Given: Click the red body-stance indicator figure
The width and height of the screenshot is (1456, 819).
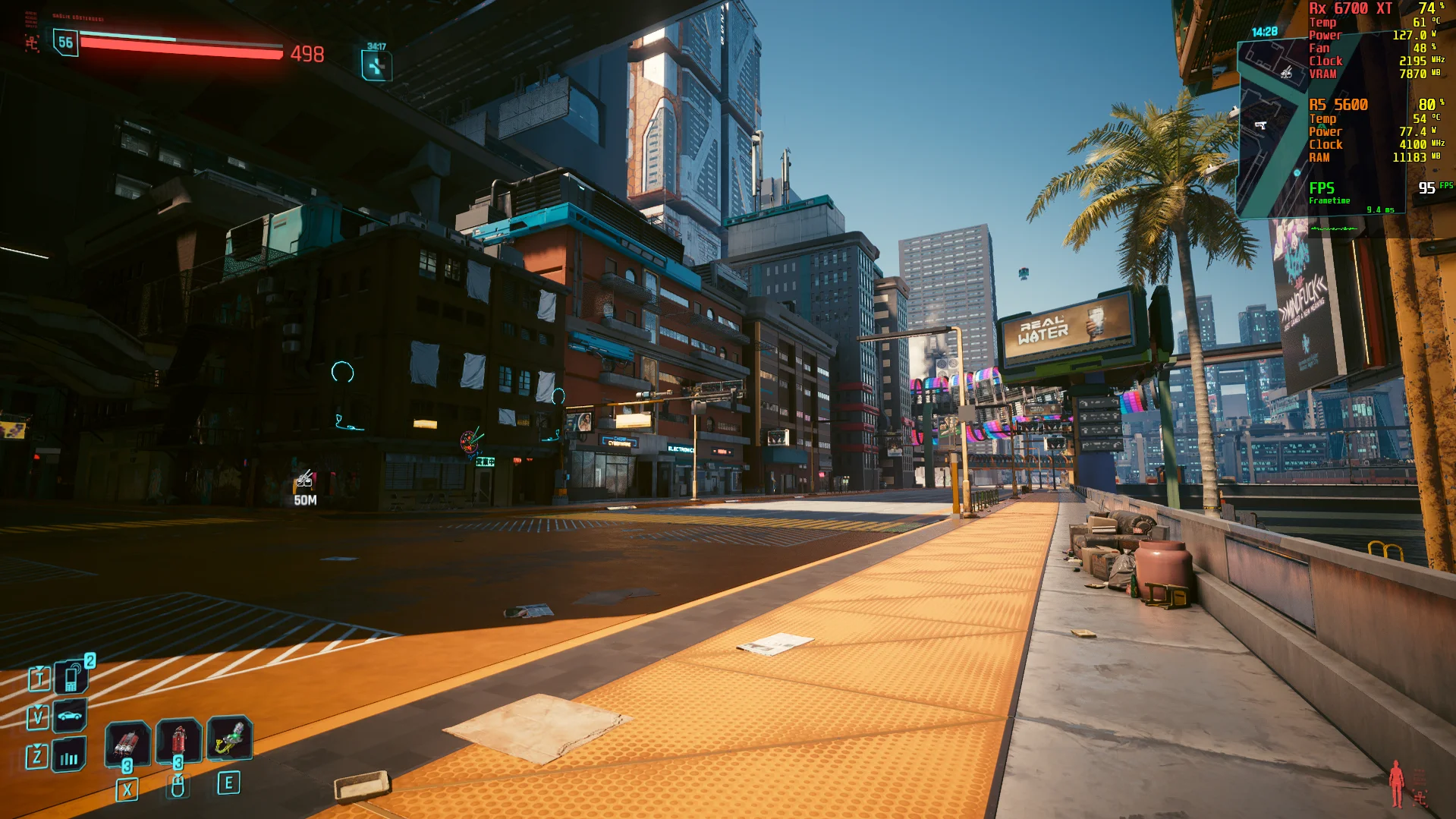Looking at the screenshot, I should (x=1396, y=784).
